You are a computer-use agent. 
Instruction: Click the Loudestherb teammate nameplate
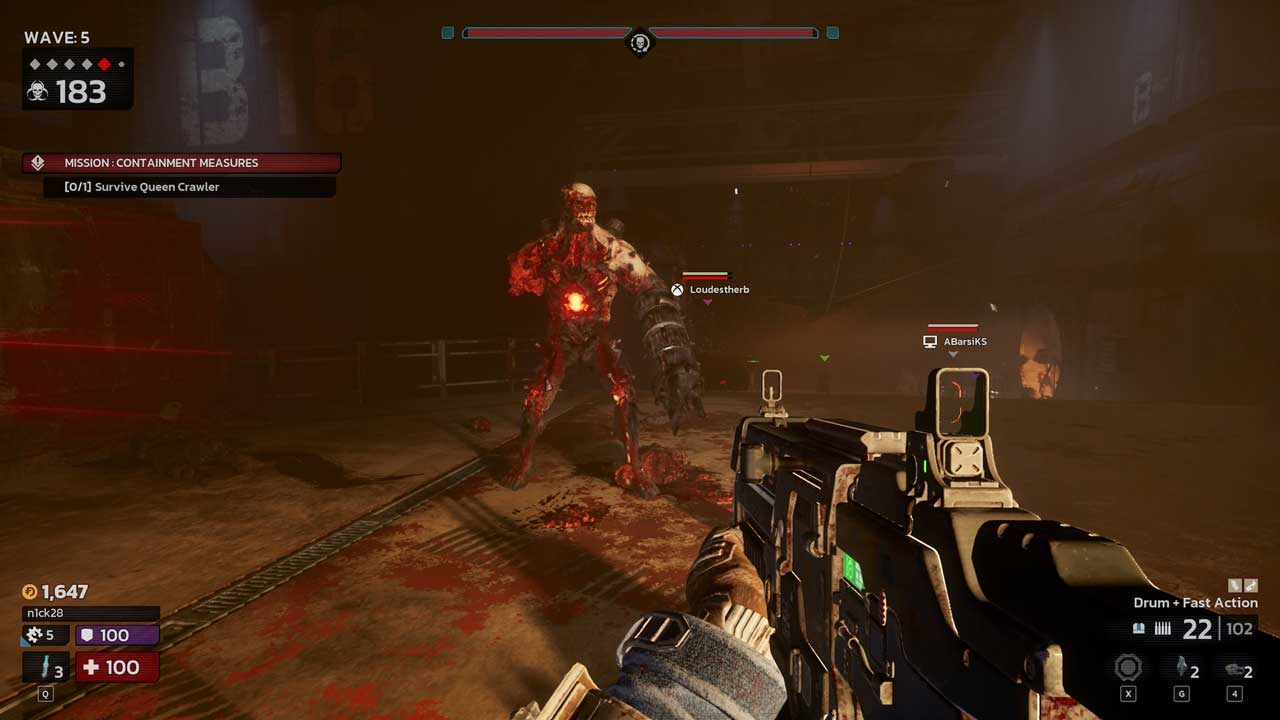710,290
